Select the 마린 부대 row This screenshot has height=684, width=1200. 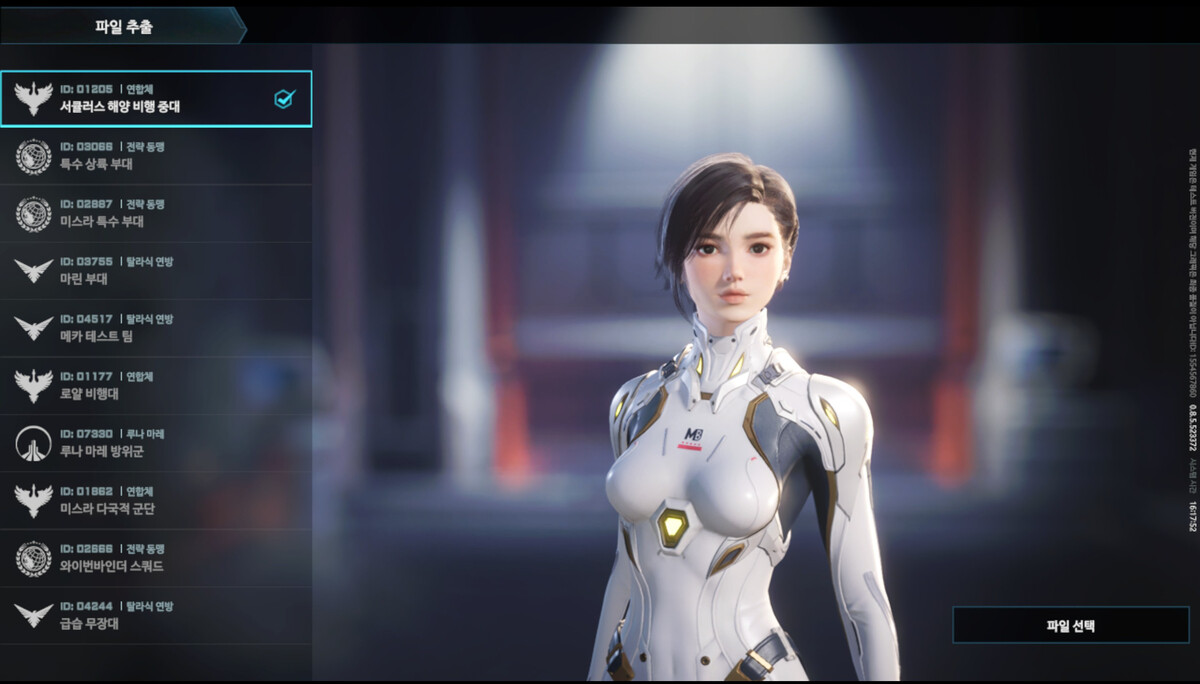pyautogui.click(x=155, y=271)
